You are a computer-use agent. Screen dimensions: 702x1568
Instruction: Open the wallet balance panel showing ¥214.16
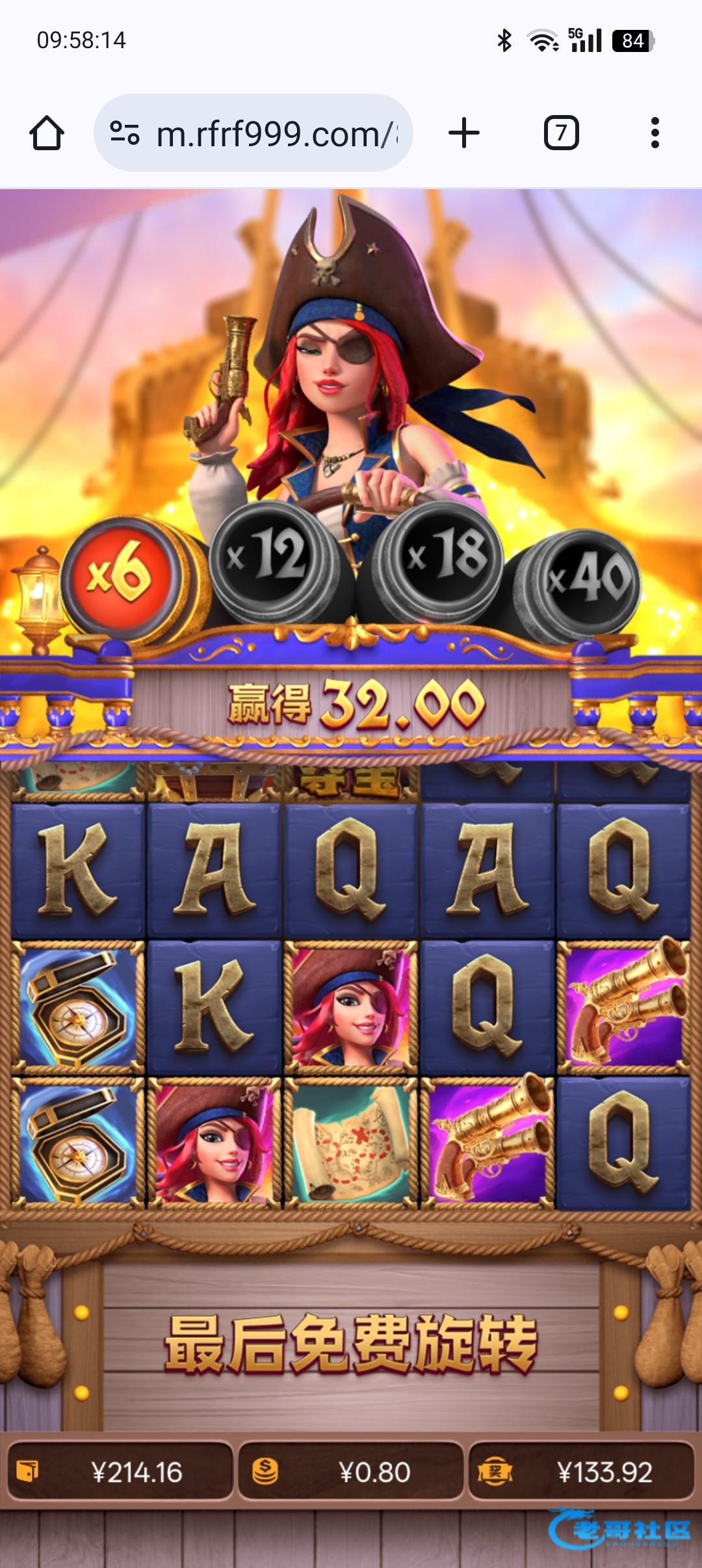(120, 1472)
